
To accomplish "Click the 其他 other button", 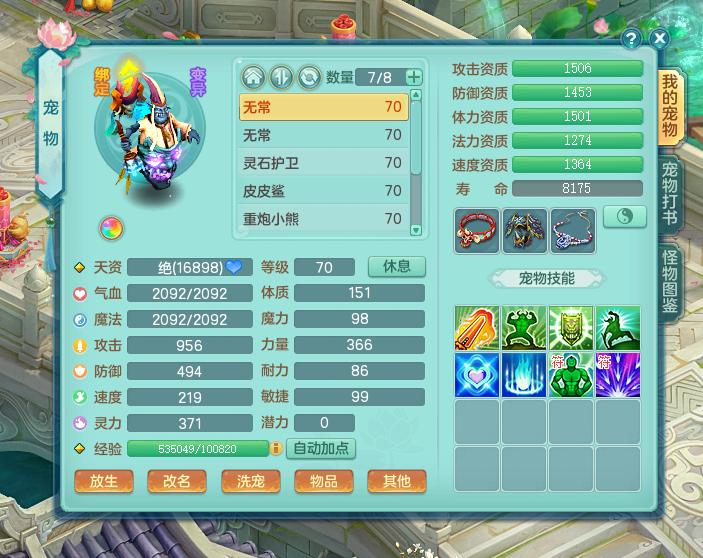I will (x=396, y=481).
